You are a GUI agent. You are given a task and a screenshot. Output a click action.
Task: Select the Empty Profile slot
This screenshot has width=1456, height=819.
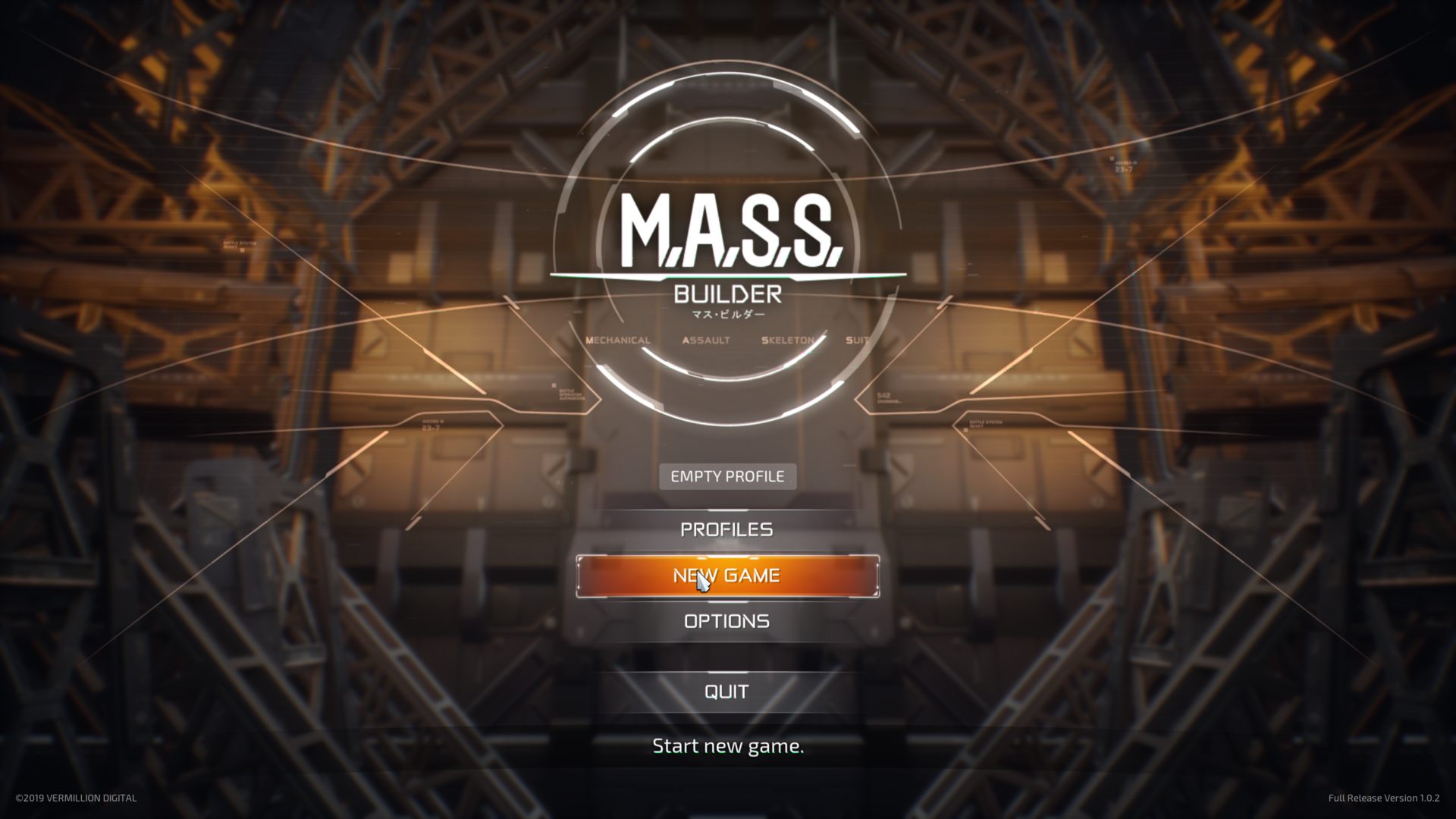[x=727, y=476]
